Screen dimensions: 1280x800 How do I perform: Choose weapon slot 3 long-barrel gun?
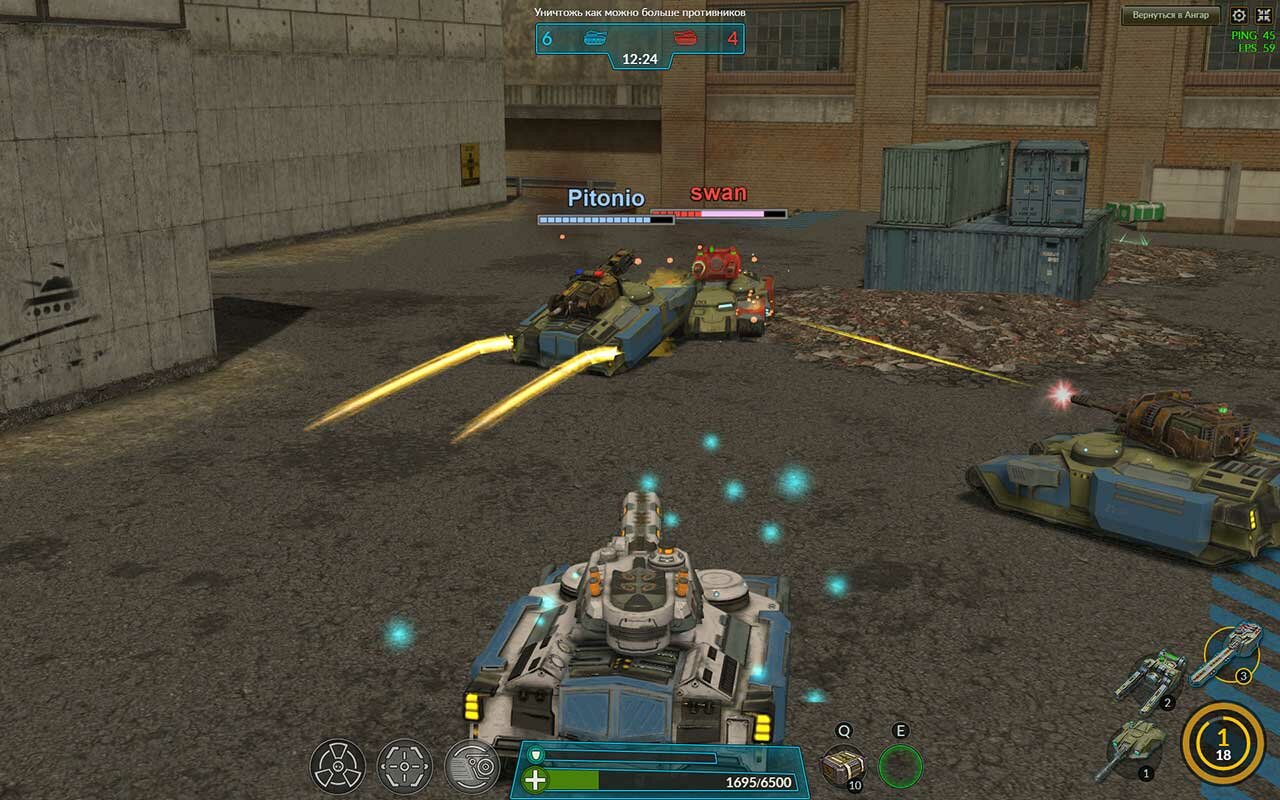click(1229, 651)
